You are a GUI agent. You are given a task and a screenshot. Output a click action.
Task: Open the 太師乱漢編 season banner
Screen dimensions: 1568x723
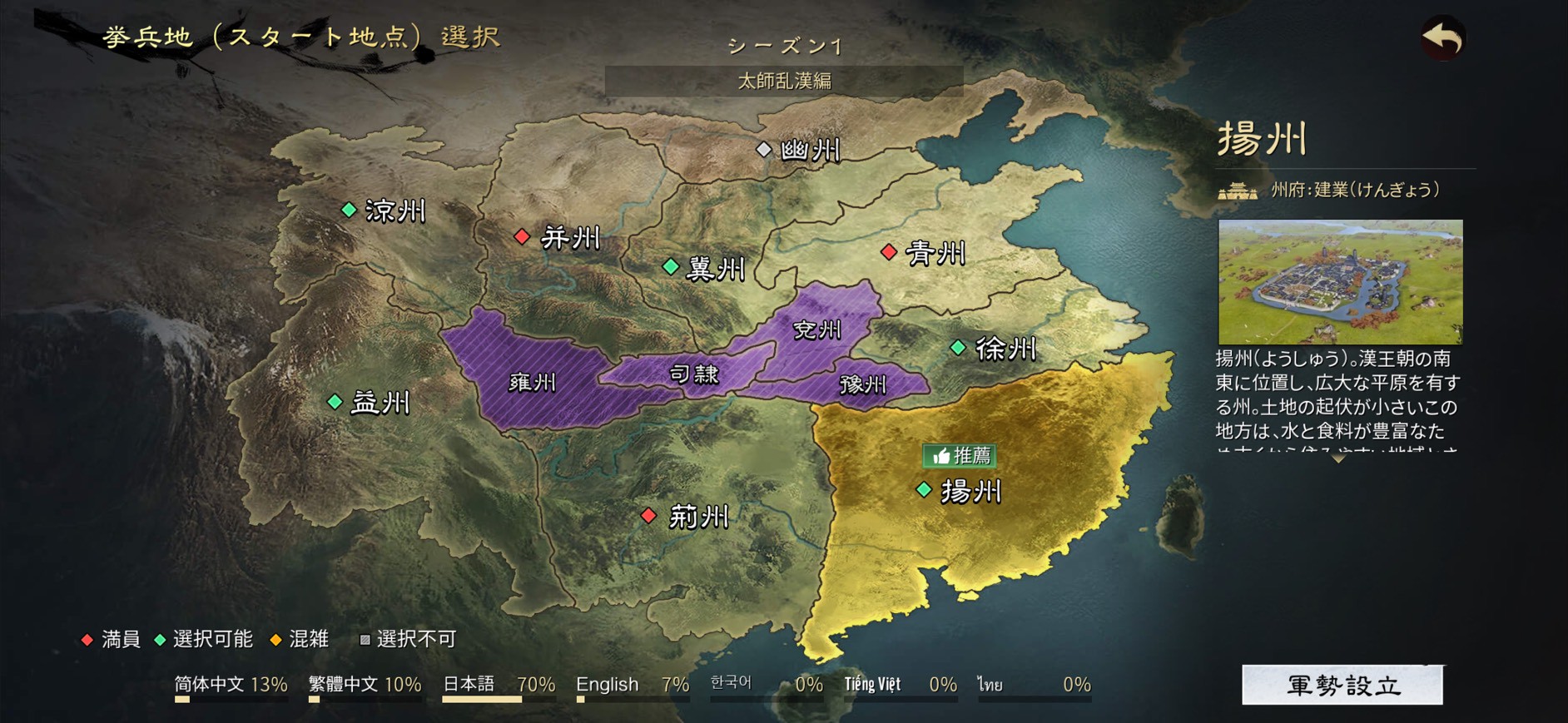[785, 81]
